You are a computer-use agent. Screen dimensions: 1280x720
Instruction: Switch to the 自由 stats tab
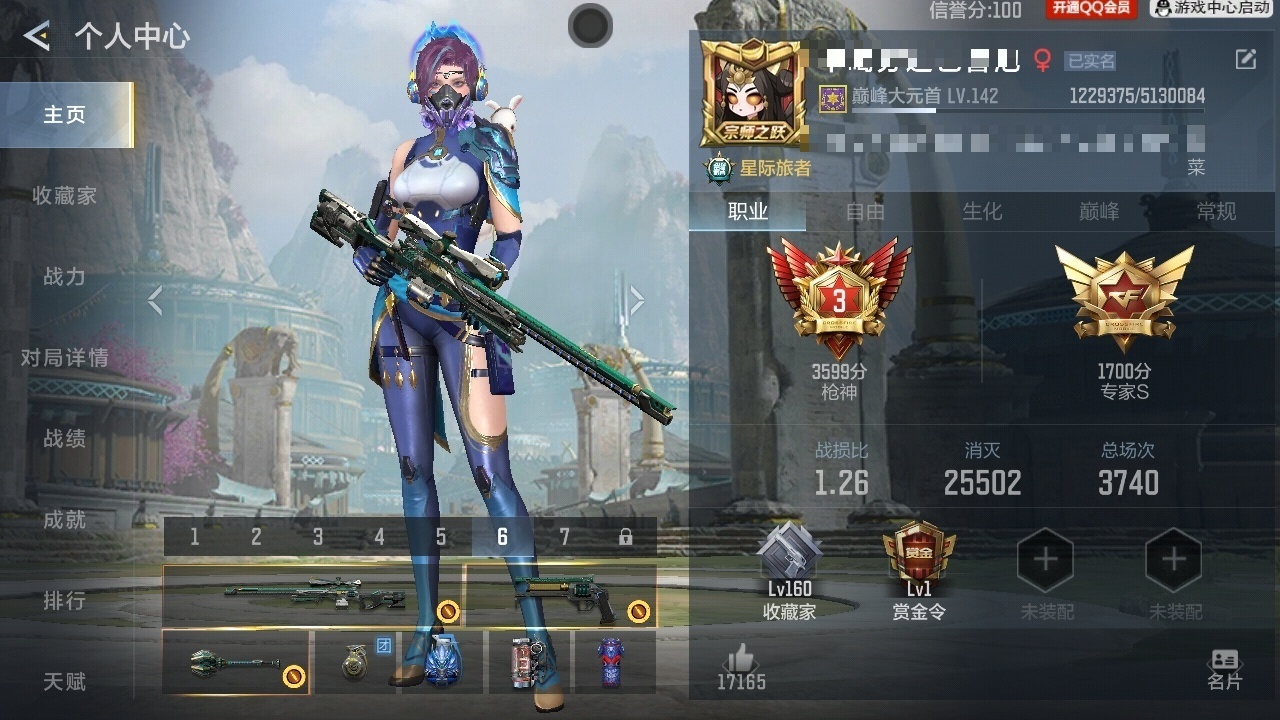pyautogui.click(x=865, y=212)
